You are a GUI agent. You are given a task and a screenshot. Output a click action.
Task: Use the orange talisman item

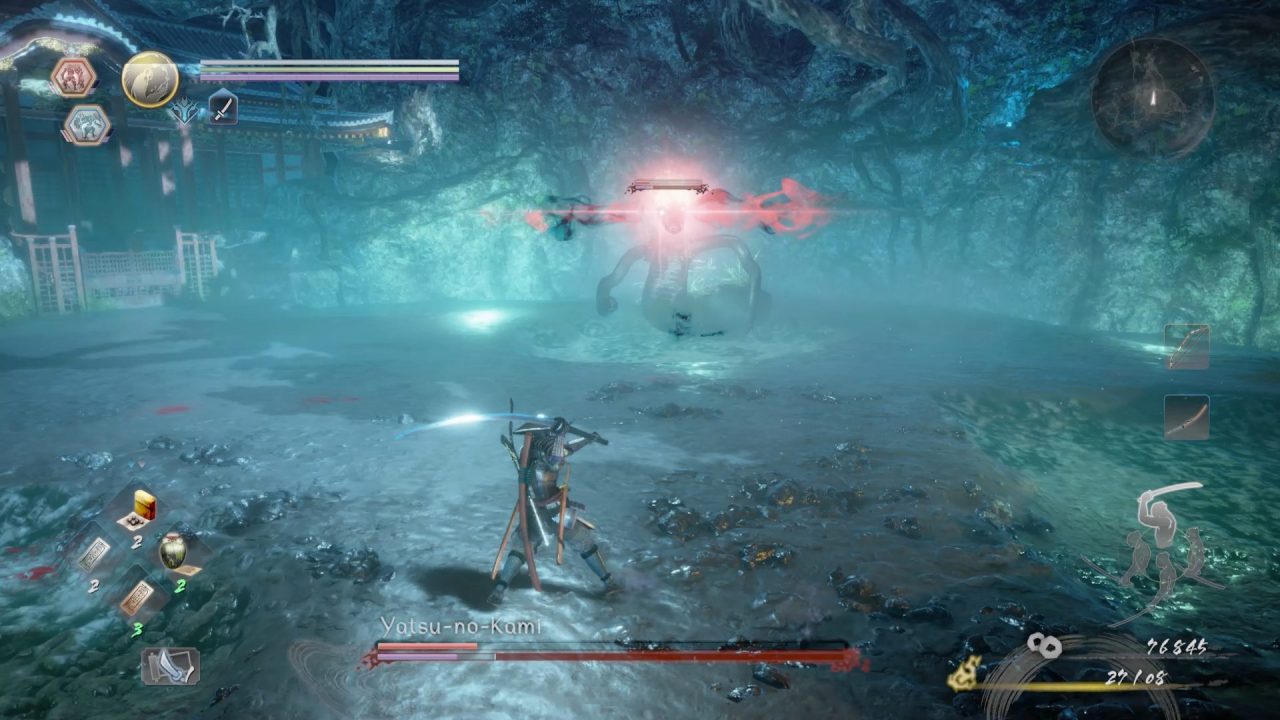[135, 596]
